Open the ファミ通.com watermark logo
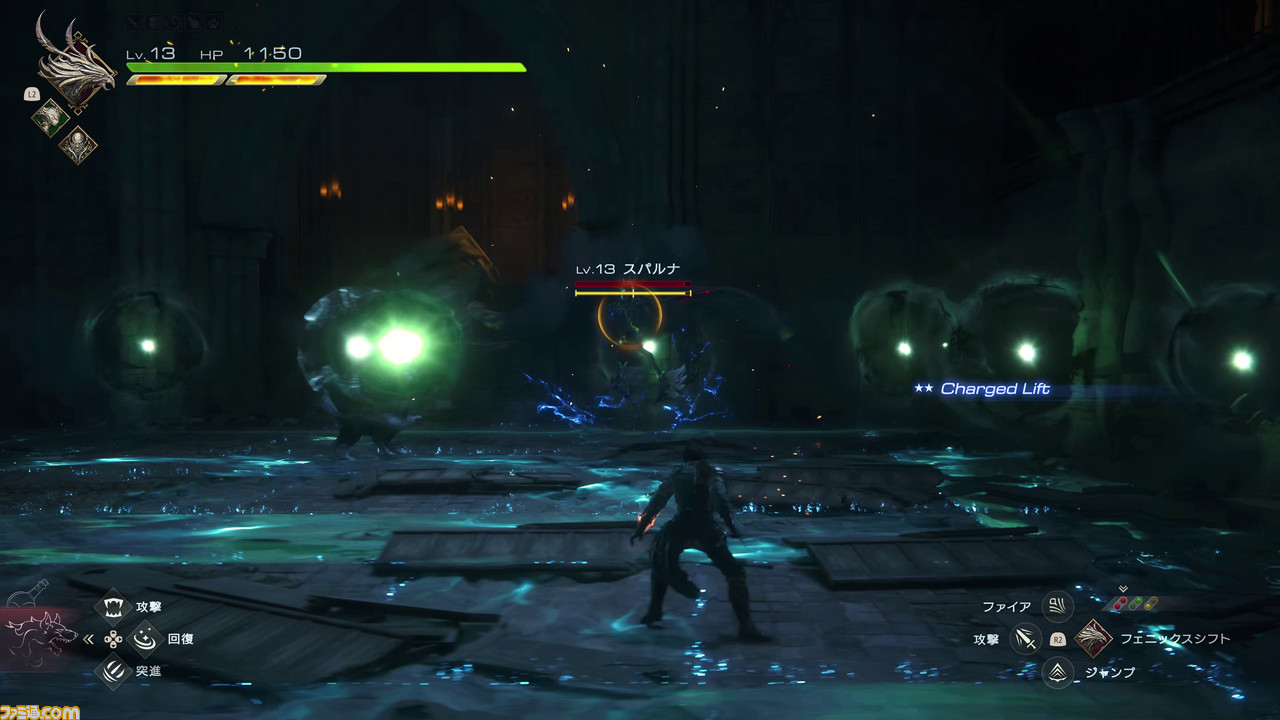Image resolution: width=1280 pixels, height=720 pixels. coord(40,710)
